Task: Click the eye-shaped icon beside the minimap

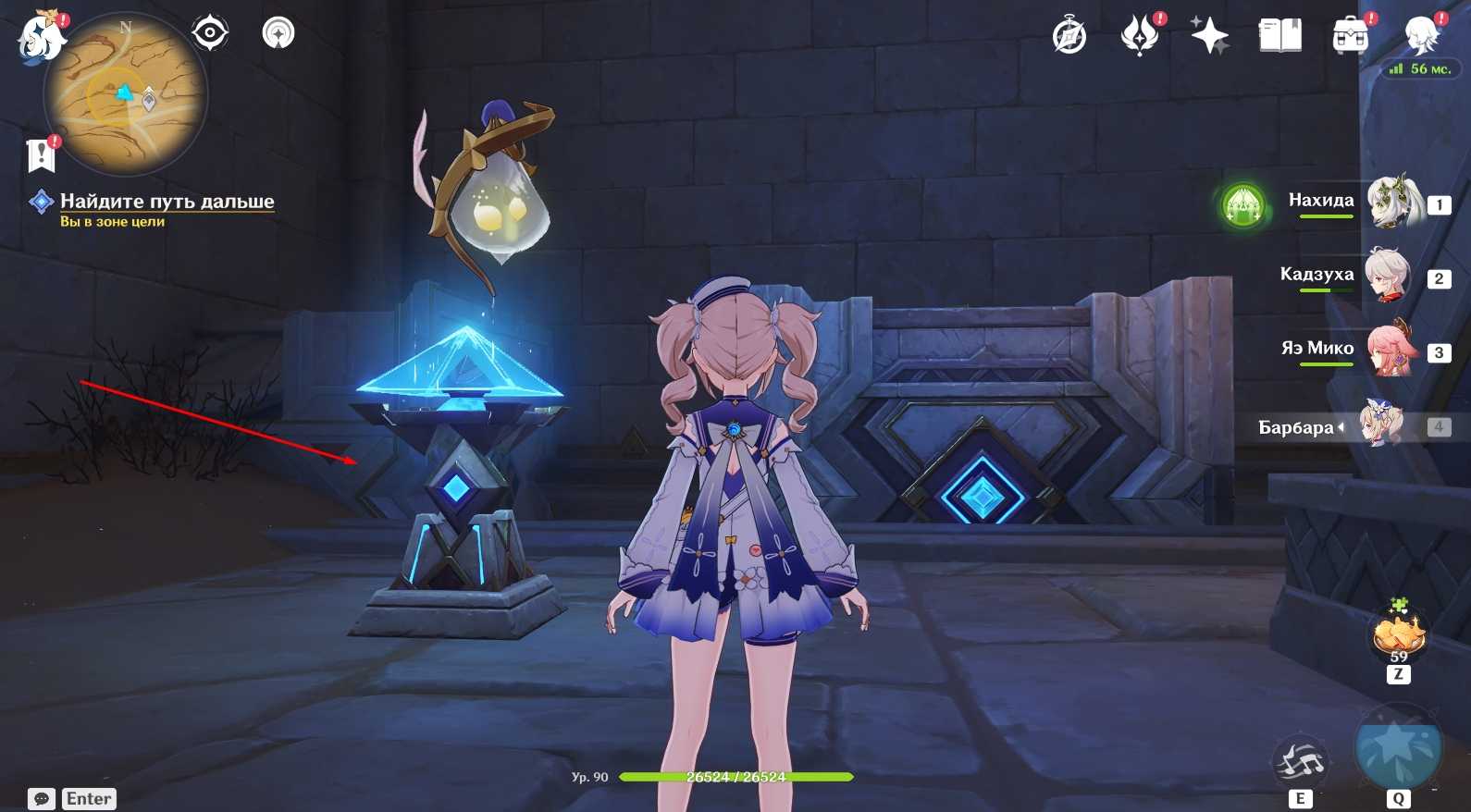Action: [210, 33]
